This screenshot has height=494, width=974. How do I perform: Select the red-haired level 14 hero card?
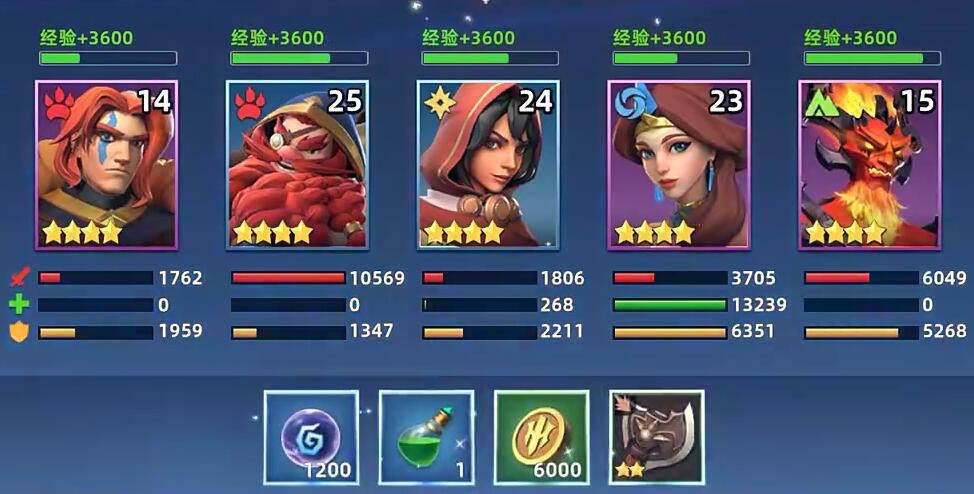pos(106,165)
